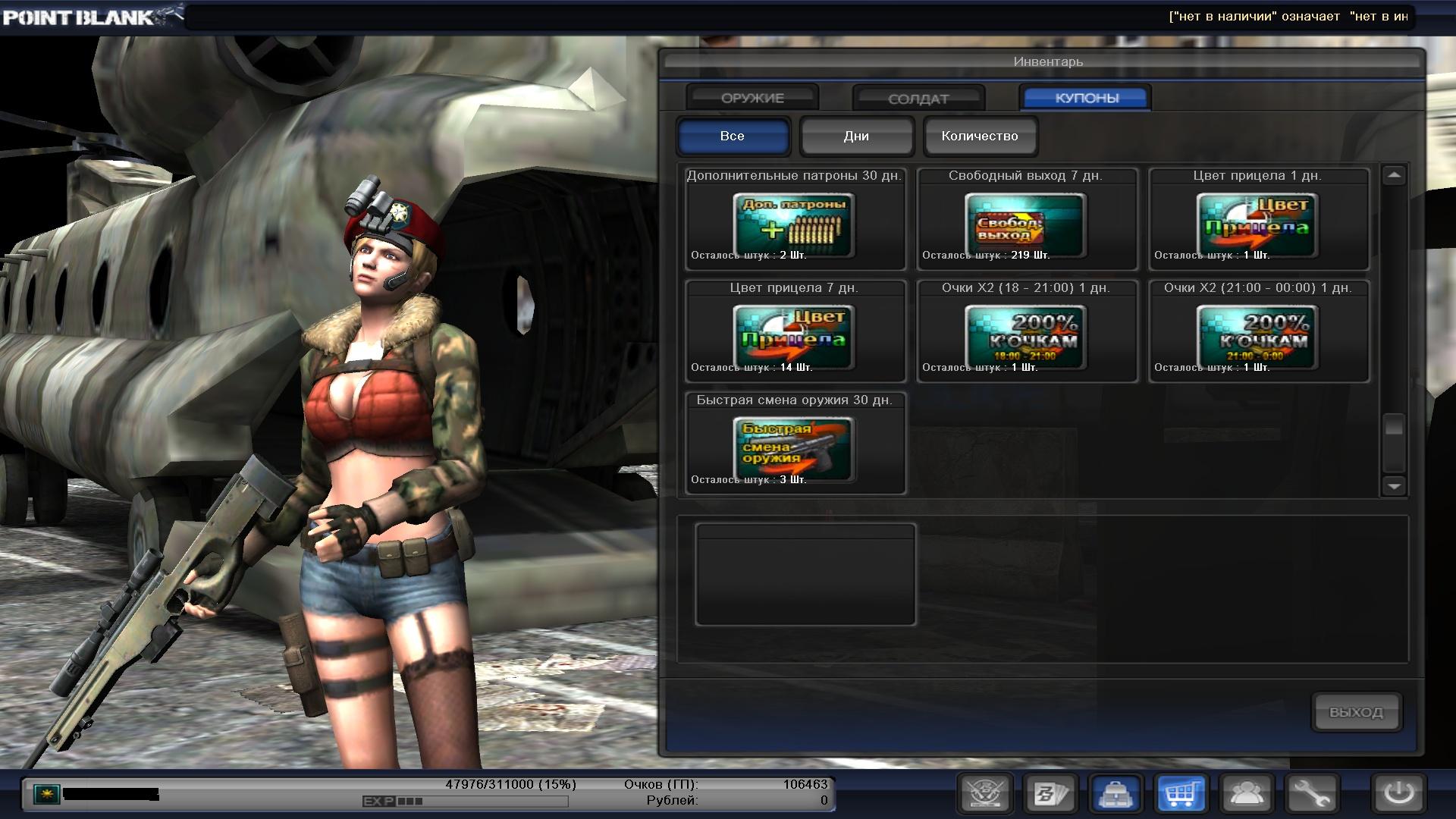
Task: Filter coupons by Количество
Action: (x=980, y=136)
